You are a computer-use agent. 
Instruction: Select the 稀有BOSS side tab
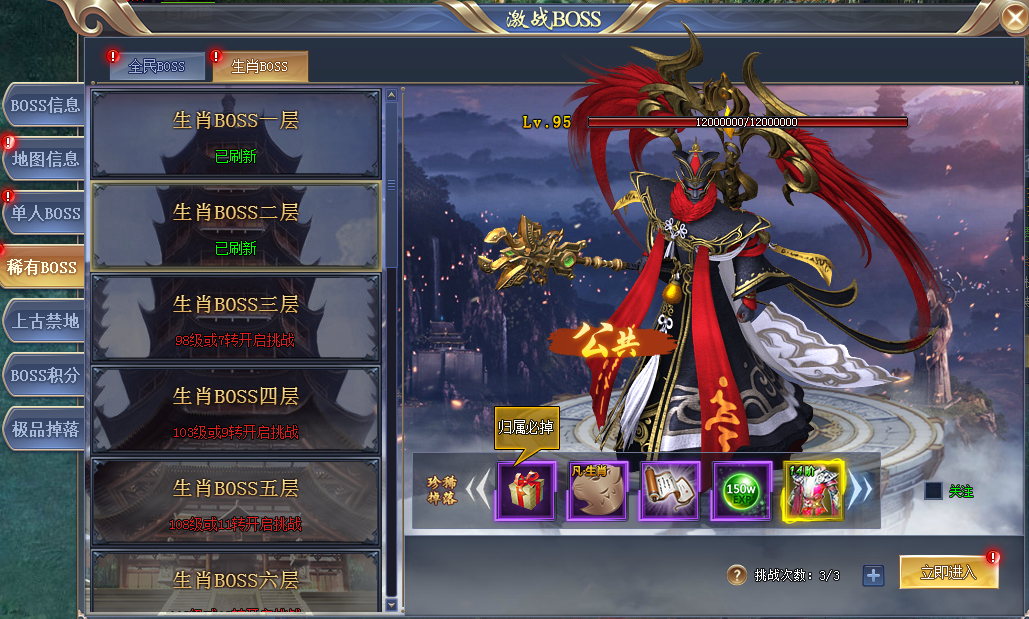click(42, 267)
